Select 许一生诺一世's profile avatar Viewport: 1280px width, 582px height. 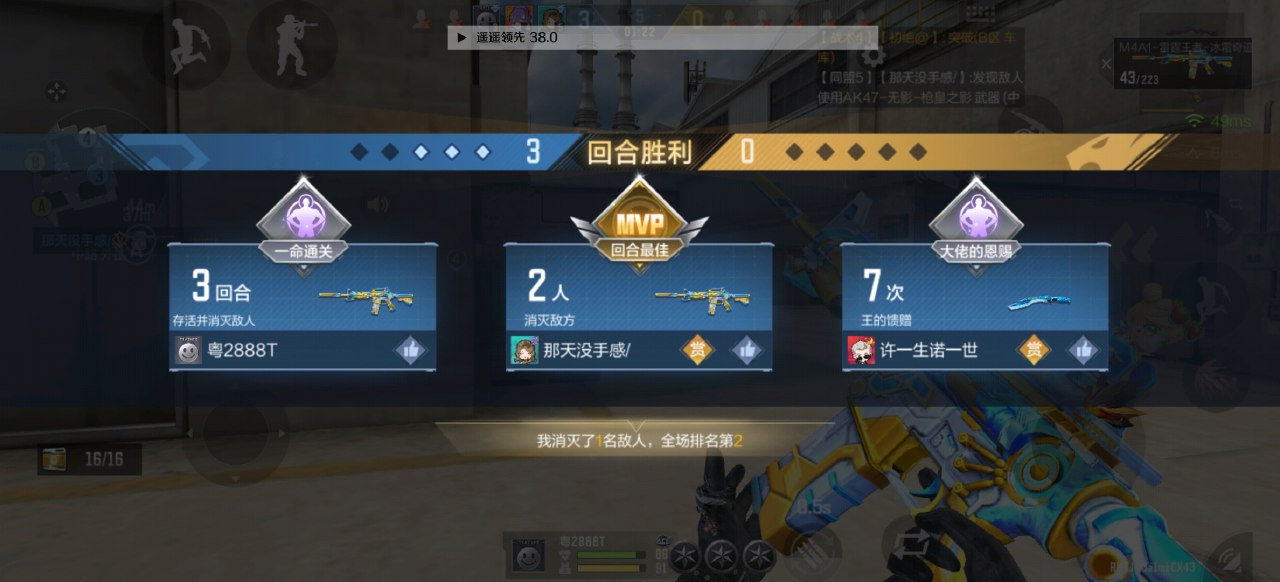pyautogui.click(x=861, y=350)
